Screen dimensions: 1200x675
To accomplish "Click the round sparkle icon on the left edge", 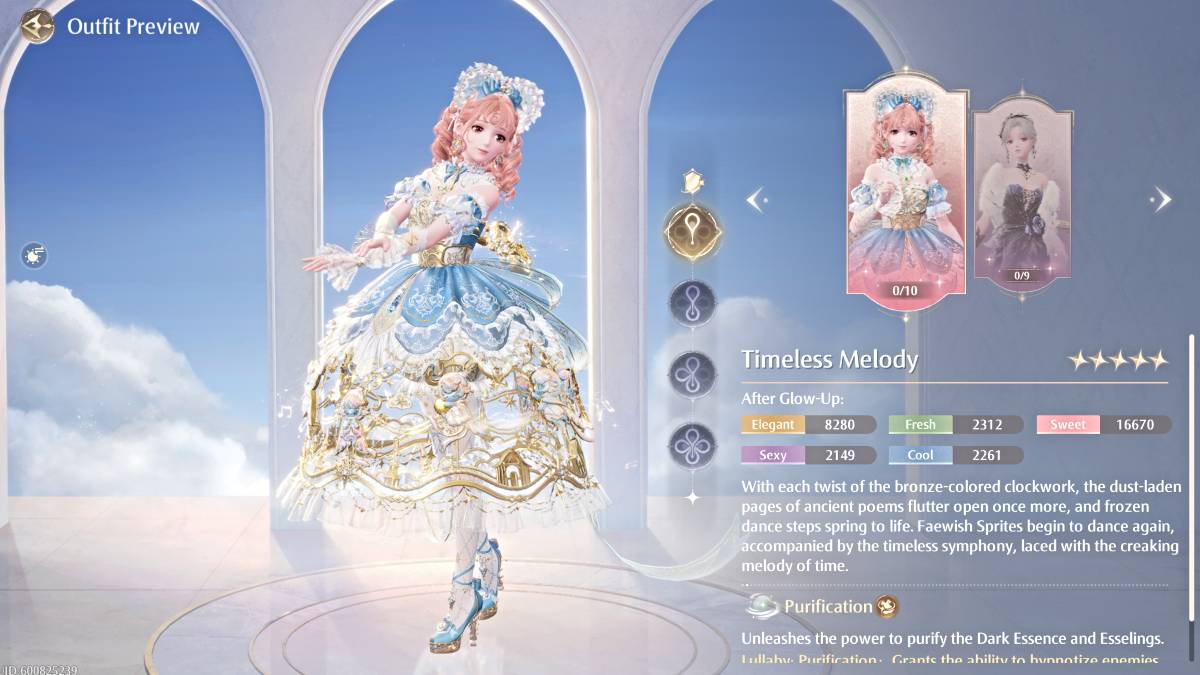I will 34,256.
